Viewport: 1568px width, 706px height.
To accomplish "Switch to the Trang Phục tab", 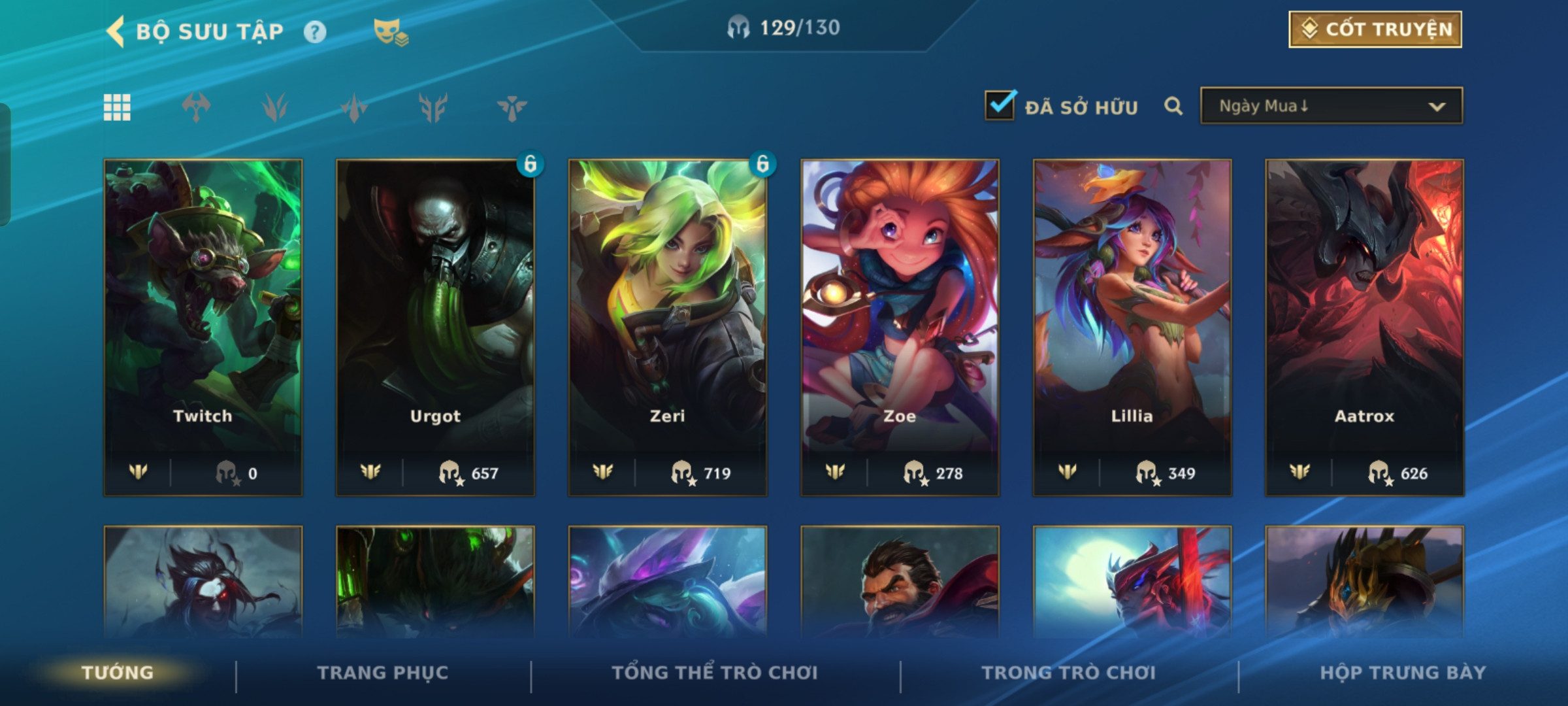I will [x=383, y=673].
